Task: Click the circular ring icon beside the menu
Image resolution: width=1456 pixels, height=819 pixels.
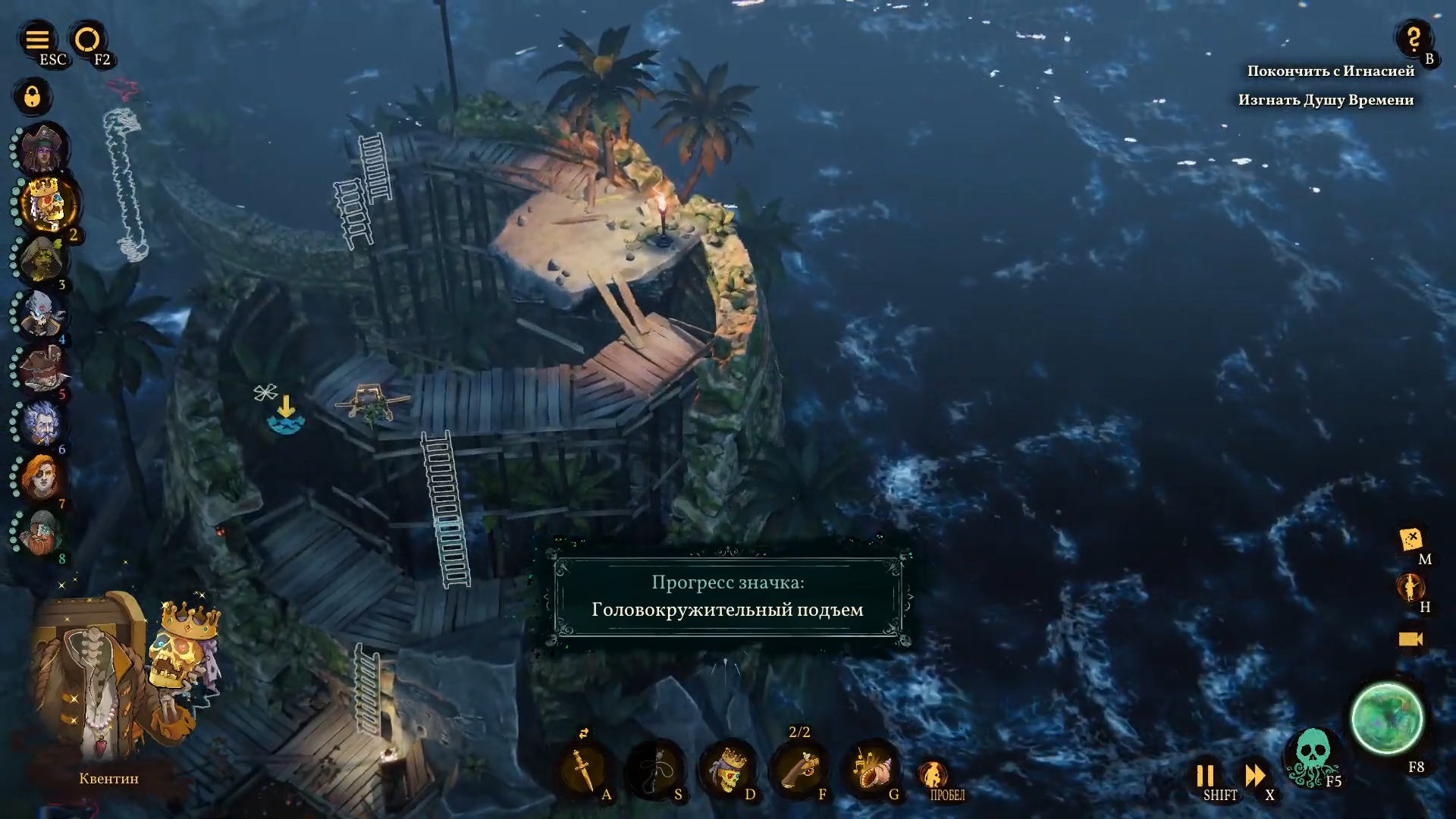Action: [87, 39]
